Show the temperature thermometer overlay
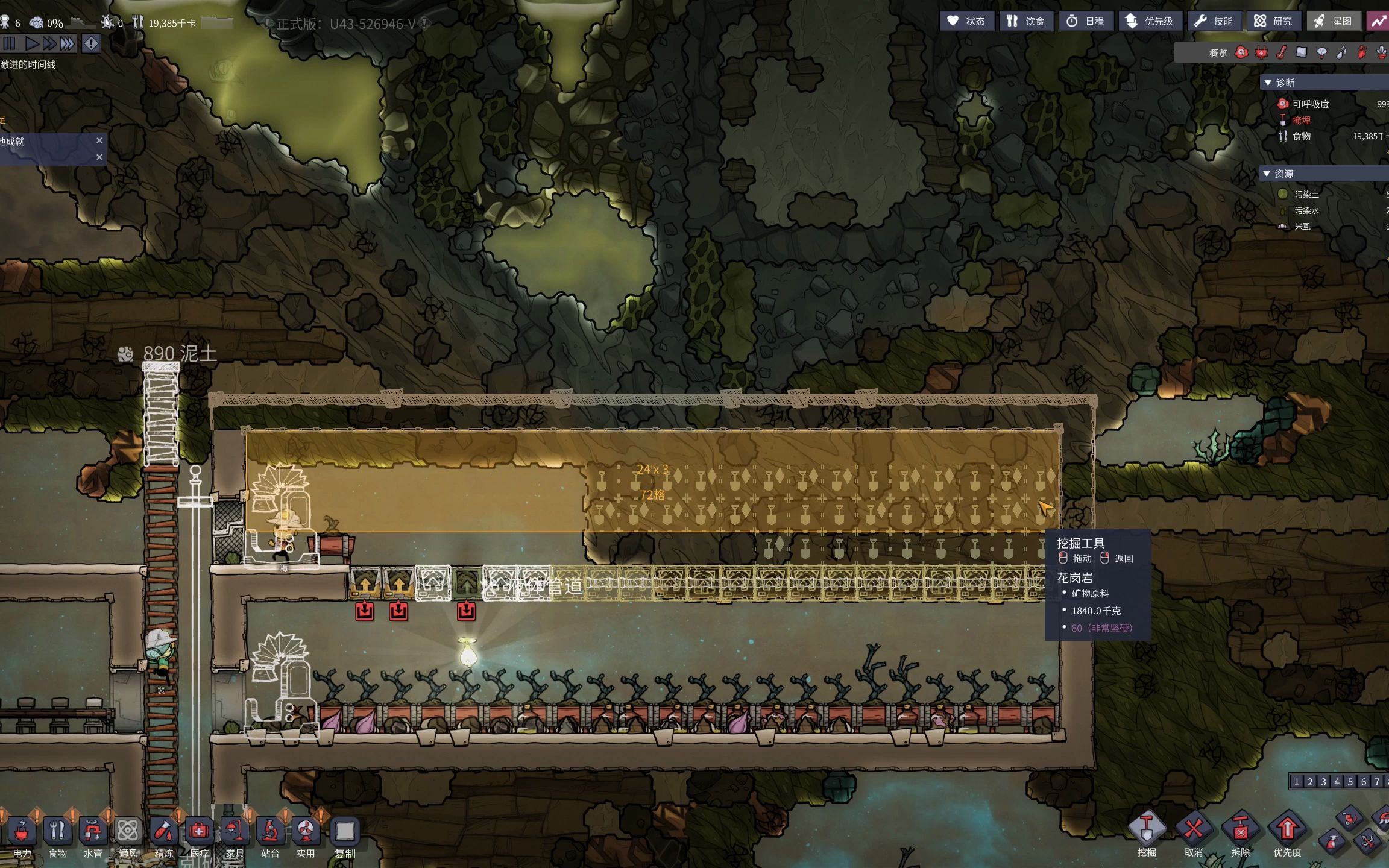 [1281, 53]
